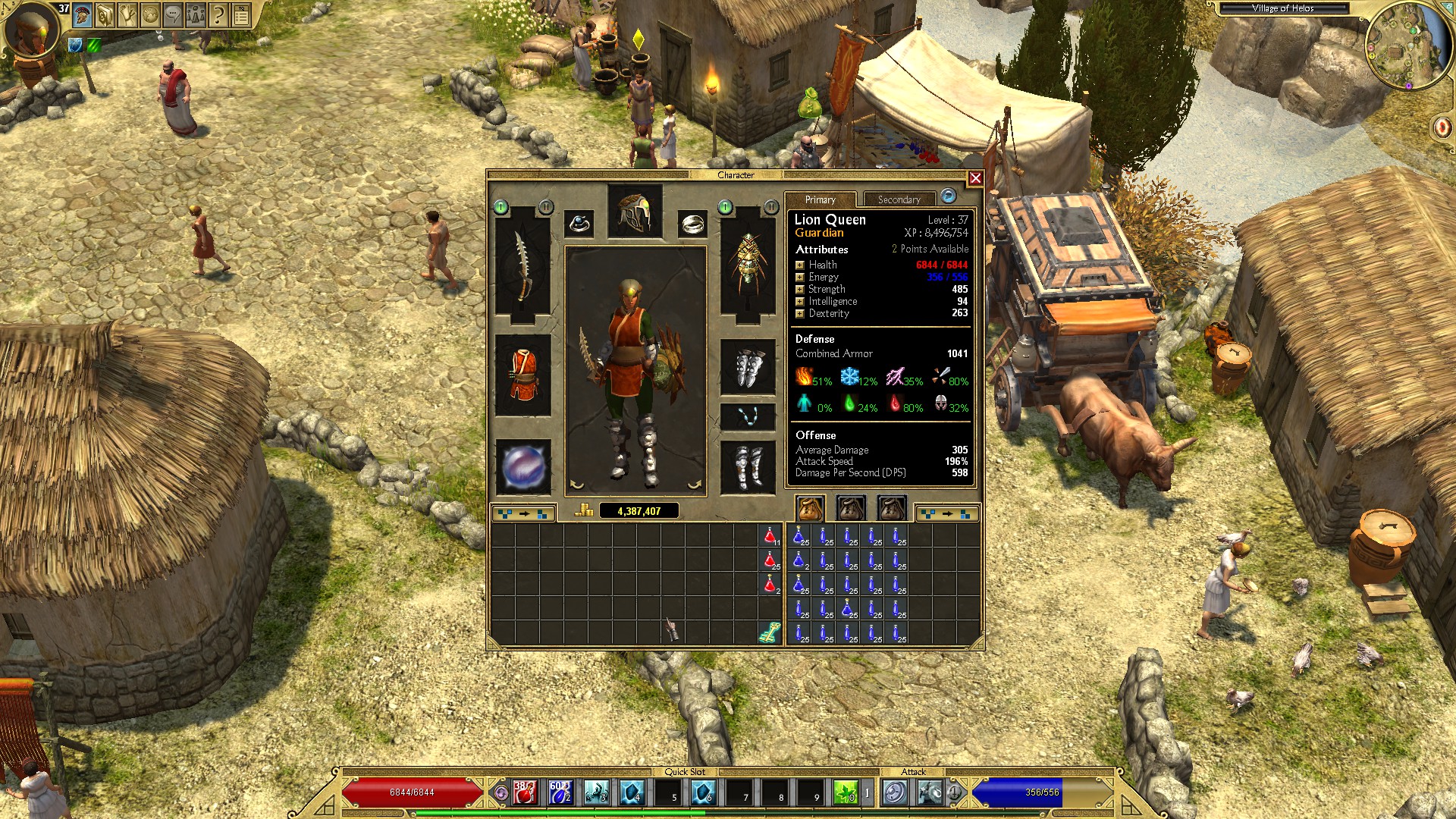
Task: Click the orange torso armor slot
Action: click(x=522, y=375)
